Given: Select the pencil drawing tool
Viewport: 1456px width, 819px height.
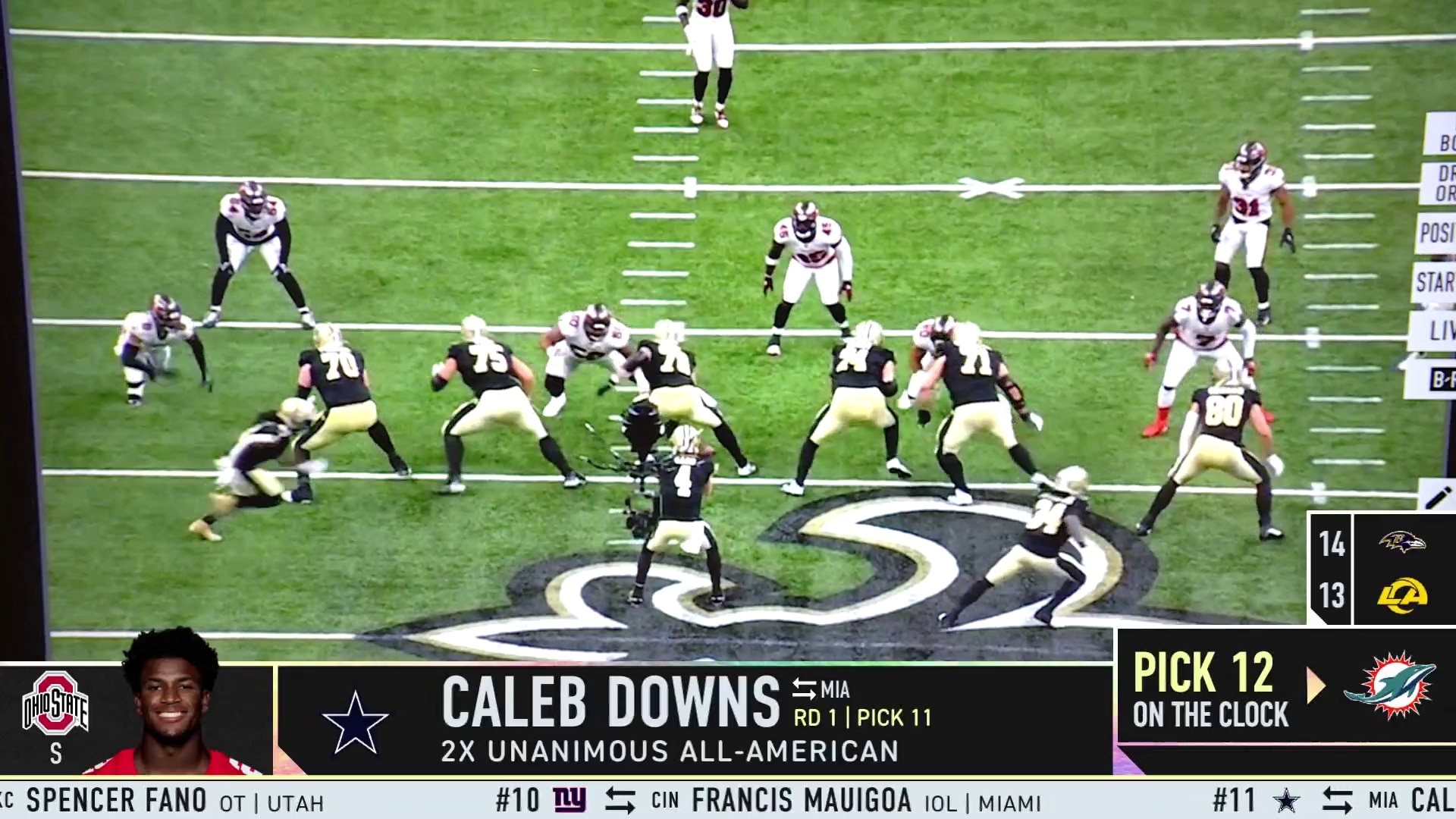Looking at the screenshot, I should [x=1438, y=497].
